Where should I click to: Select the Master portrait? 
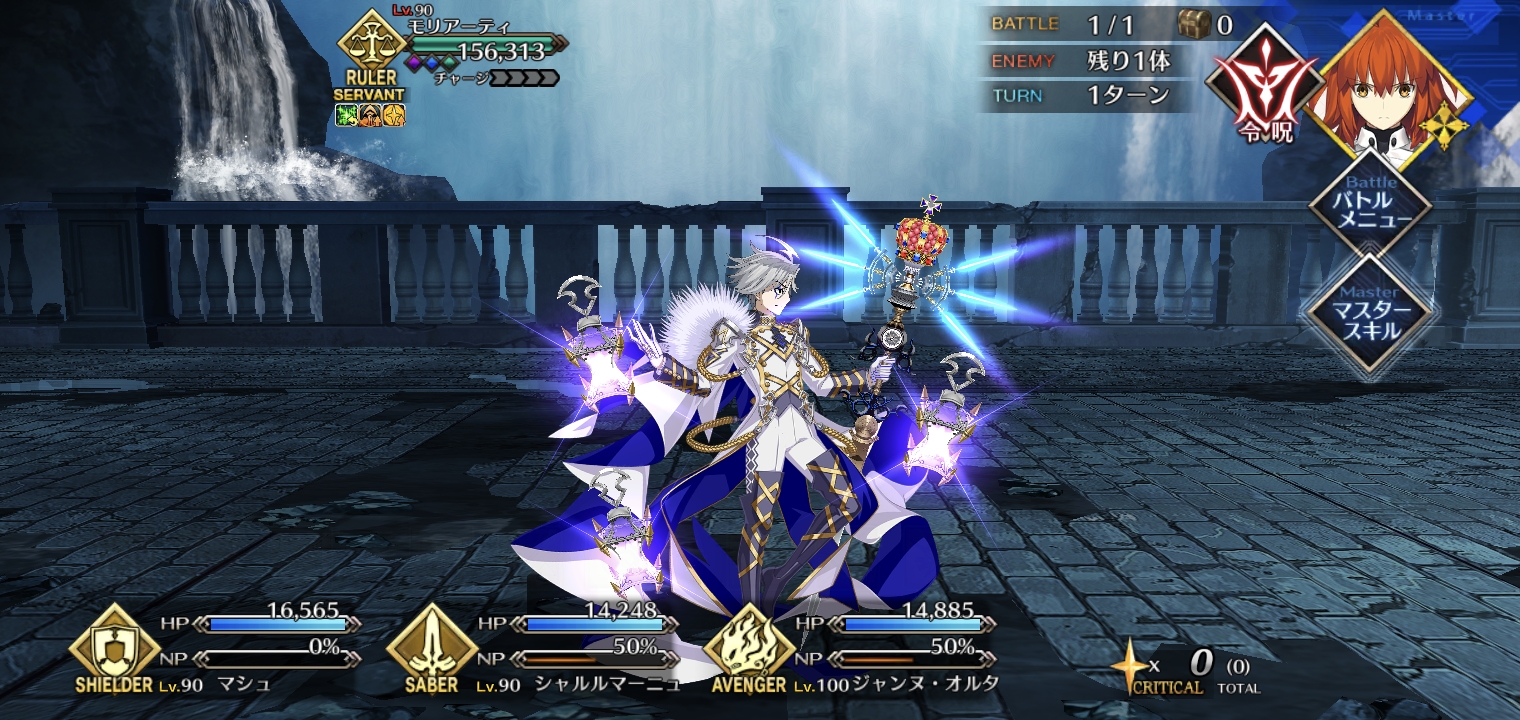1396,83
